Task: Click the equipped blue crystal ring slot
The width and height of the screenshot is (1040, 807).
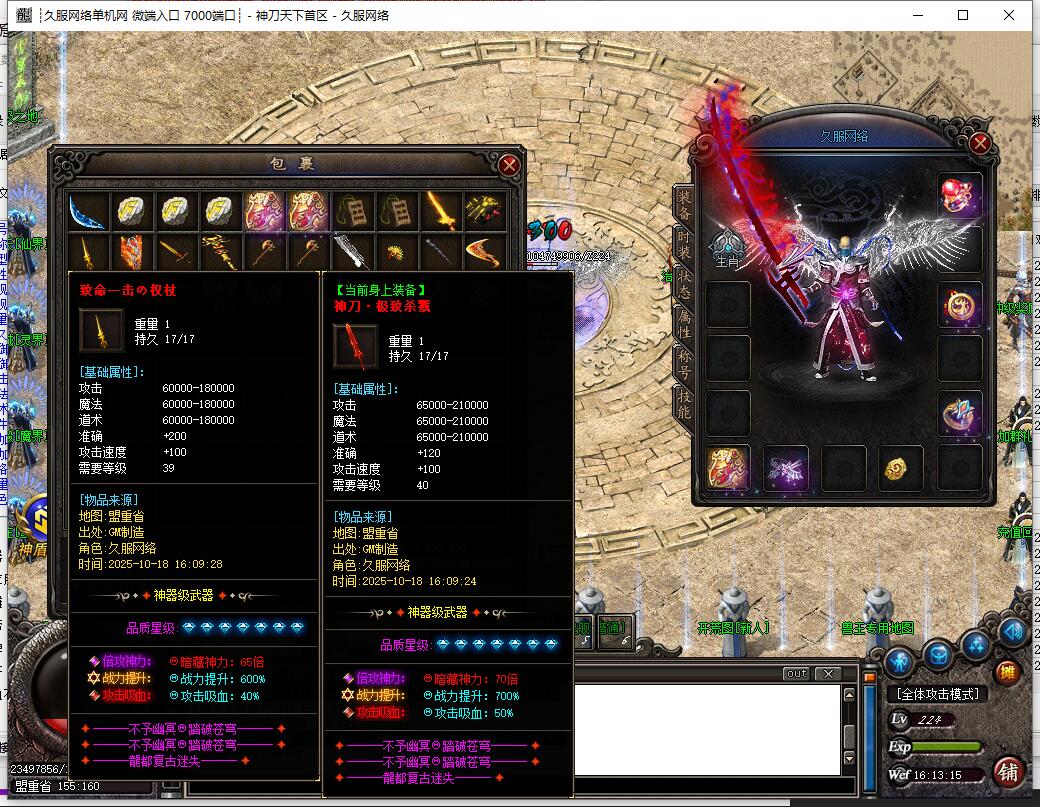Action: pos(960,413)
